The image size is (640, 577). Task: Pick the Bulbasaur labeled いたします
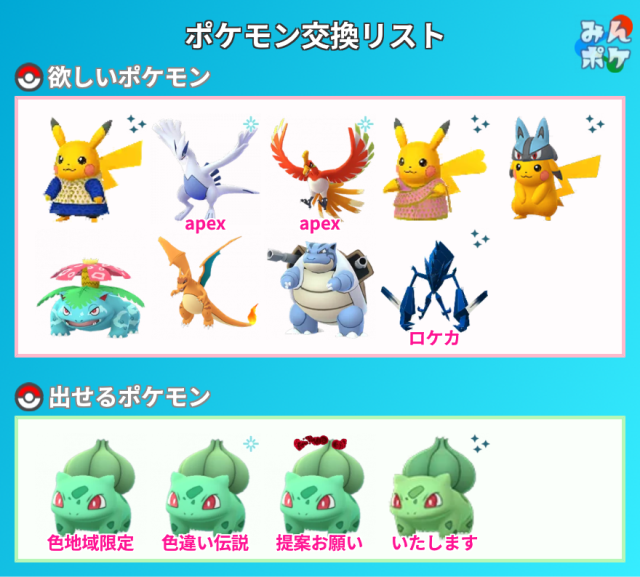[x=434, y=490]
